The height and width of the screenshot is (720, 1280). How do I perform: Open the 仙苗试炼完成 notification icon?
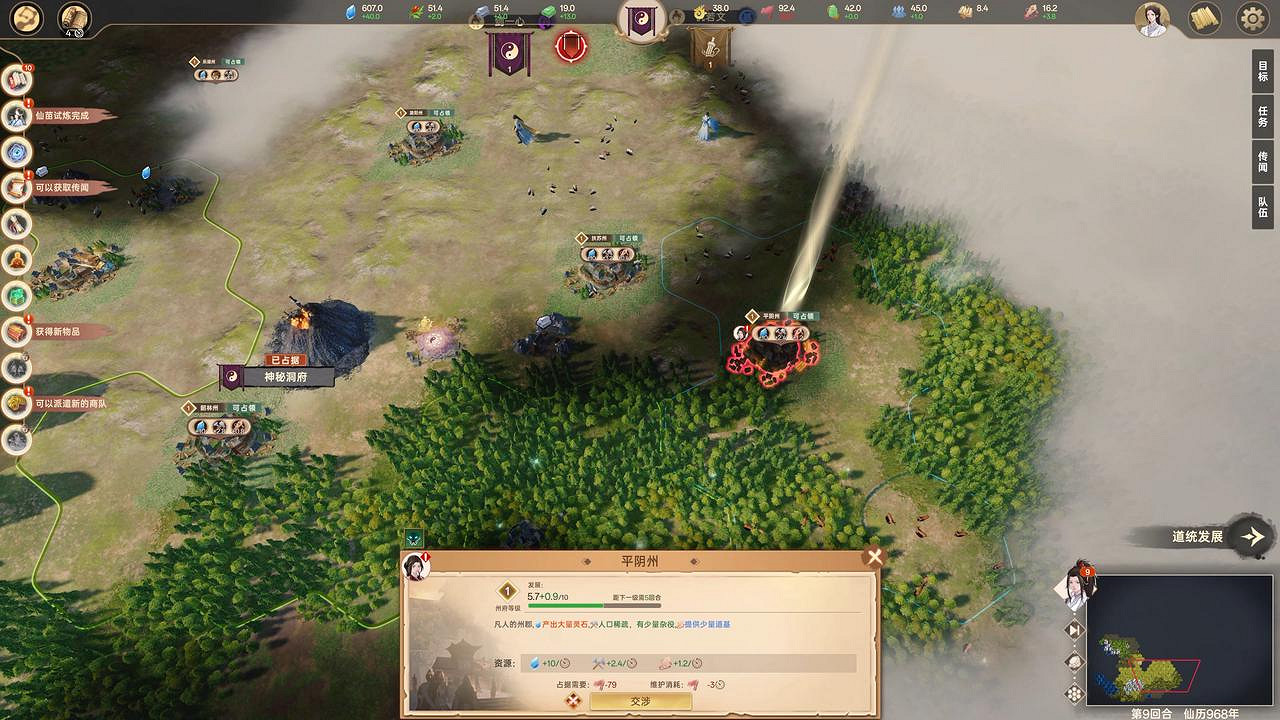tap(16, 115)
